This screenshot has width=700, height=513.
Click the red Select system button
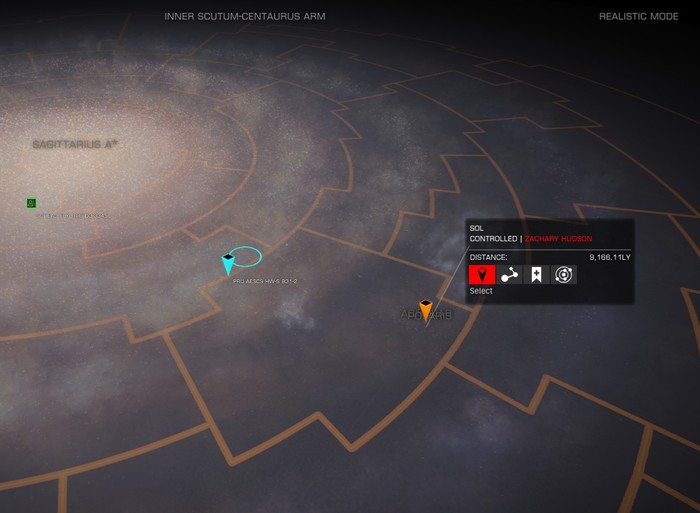[x=482, y=274]
